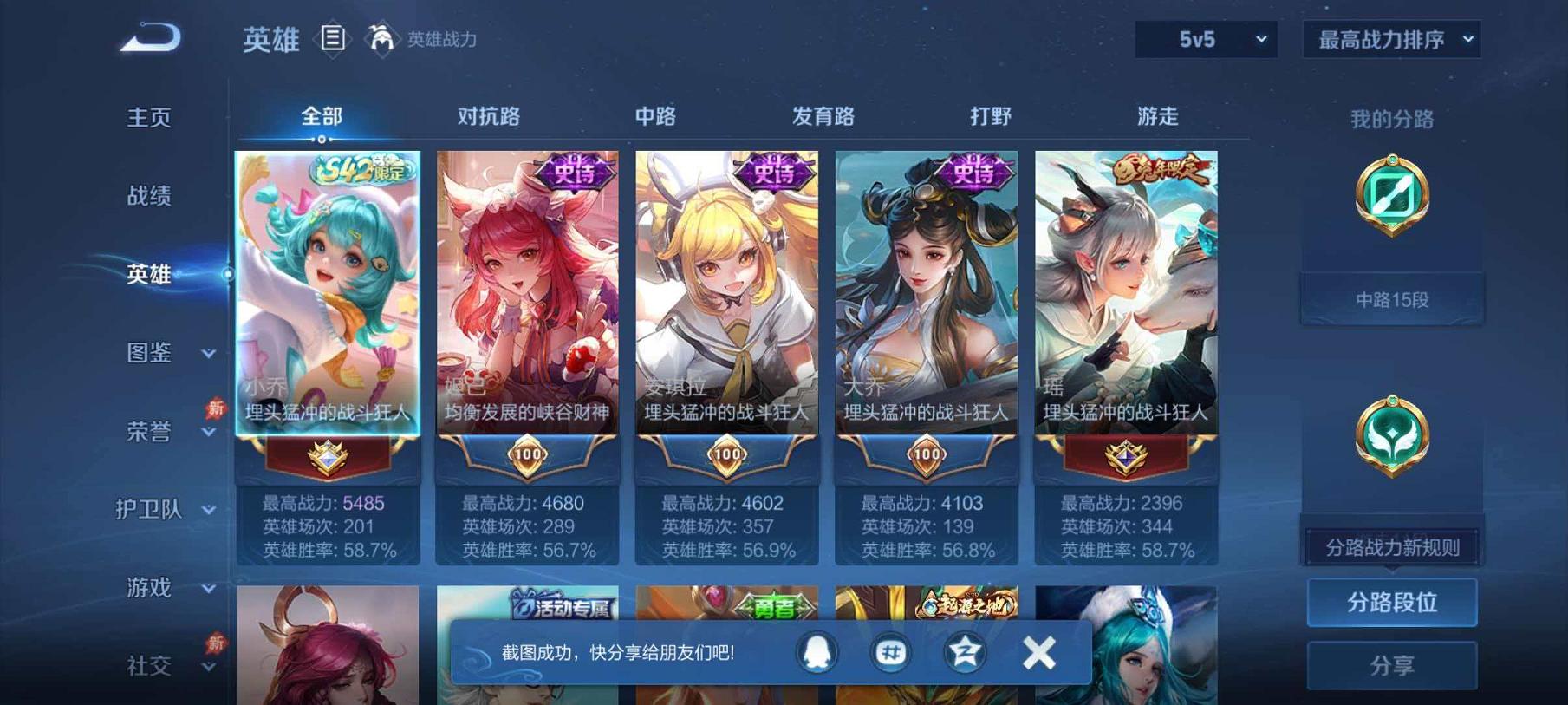Switch to the 打野 tab
The height and width of the screenshot is (705, 1568).
coord(990,114)
